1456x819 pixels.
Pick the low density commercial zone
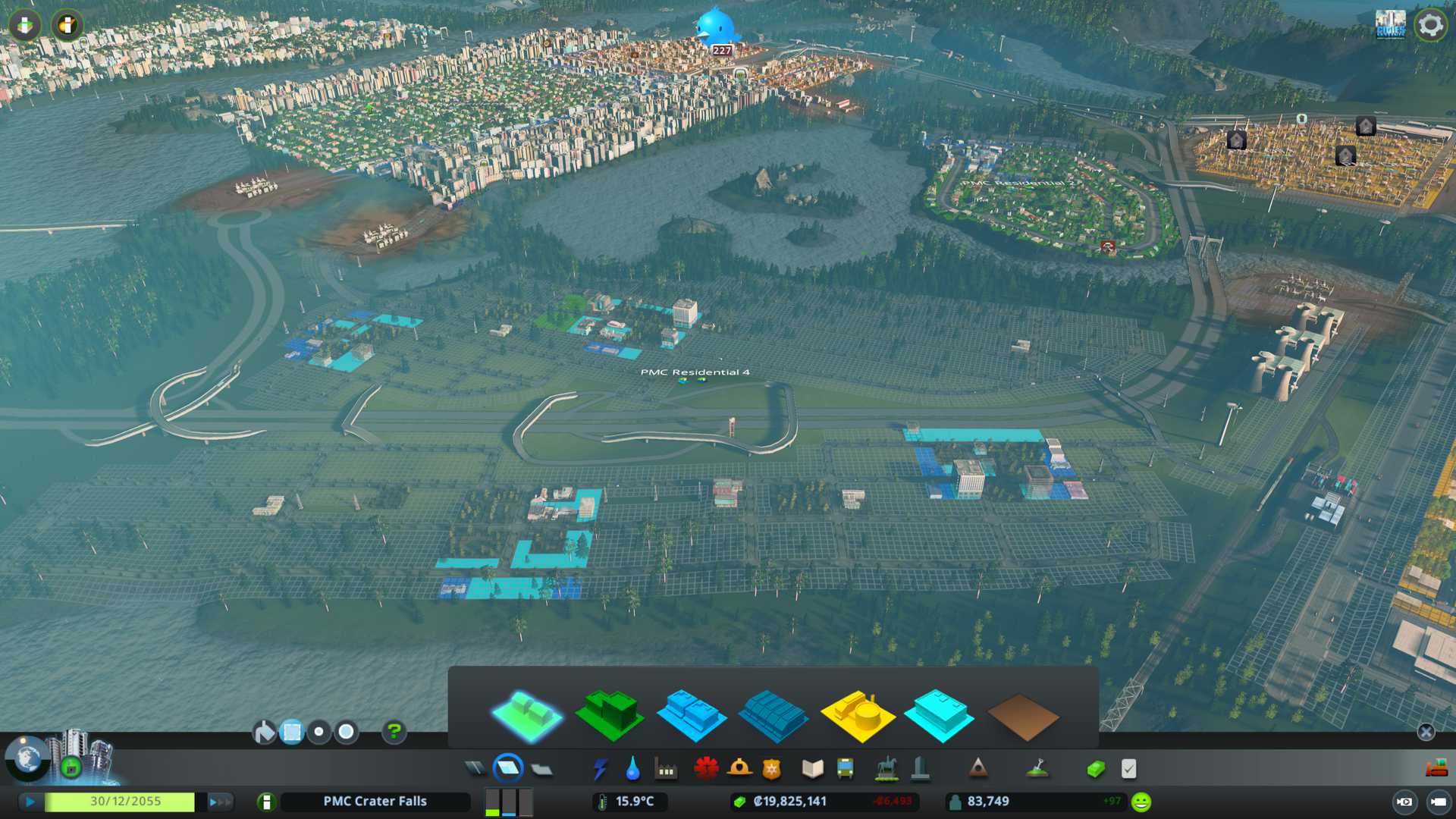click(691, 715)
